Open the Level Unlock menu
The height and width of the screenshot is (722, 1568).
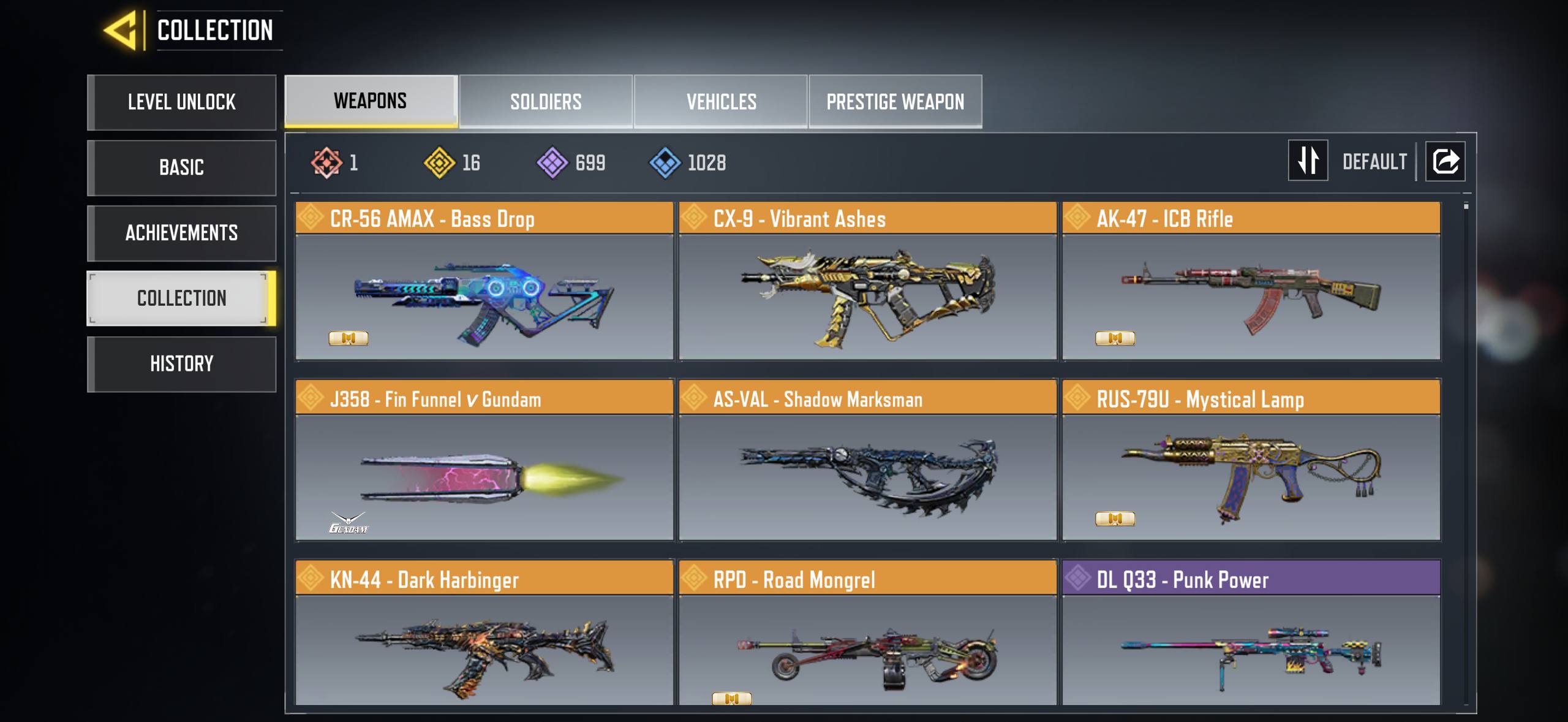182,102
